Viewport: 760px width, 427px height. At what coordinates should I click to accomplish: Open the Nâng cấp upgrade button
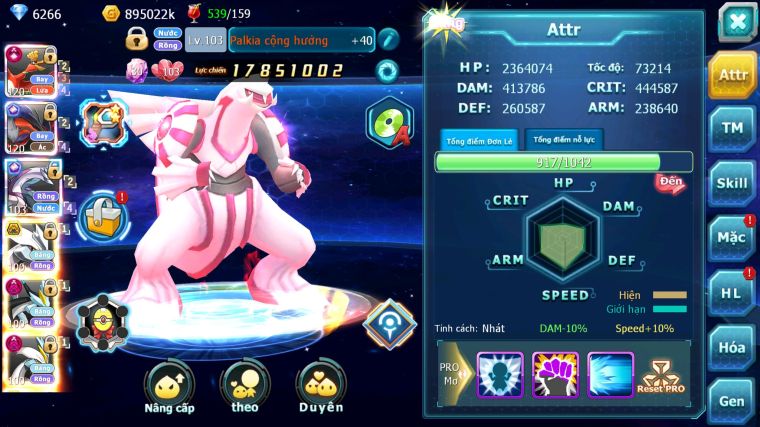tap(169, 387)
